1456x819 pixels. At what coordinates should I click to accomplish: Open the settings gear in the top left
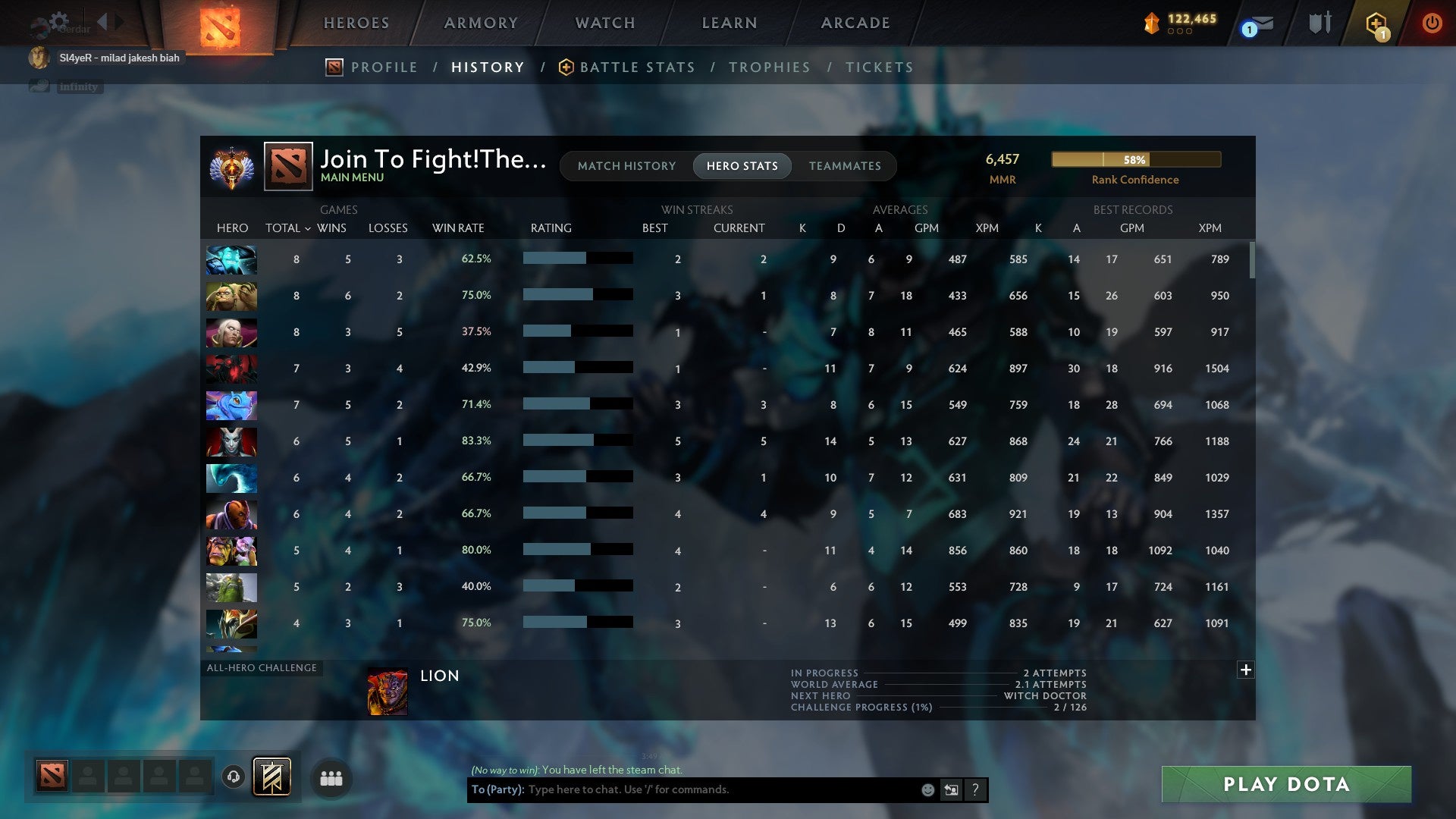point(59,22)
